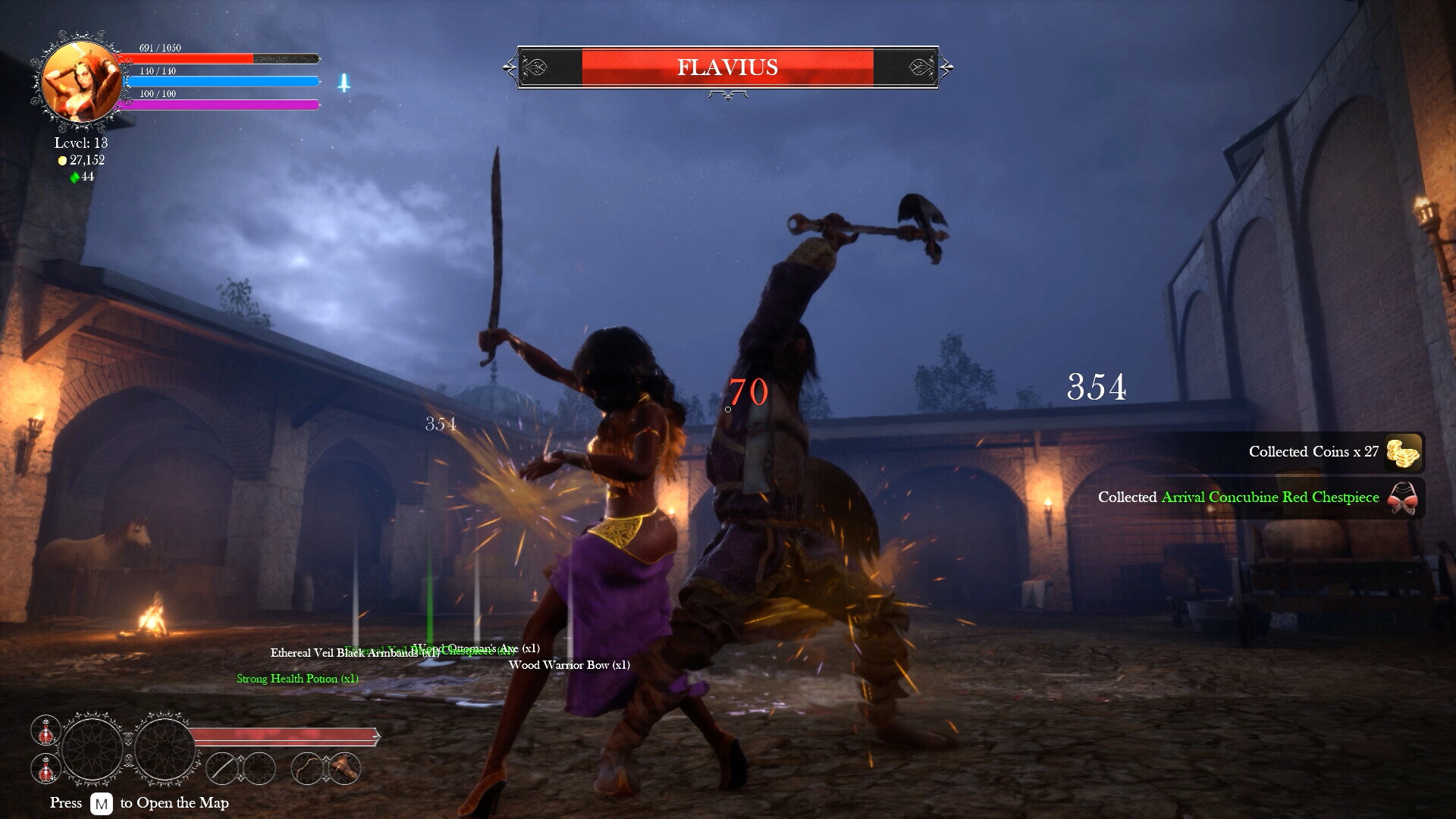Select the brown leather quiver slot

[345, 768]
